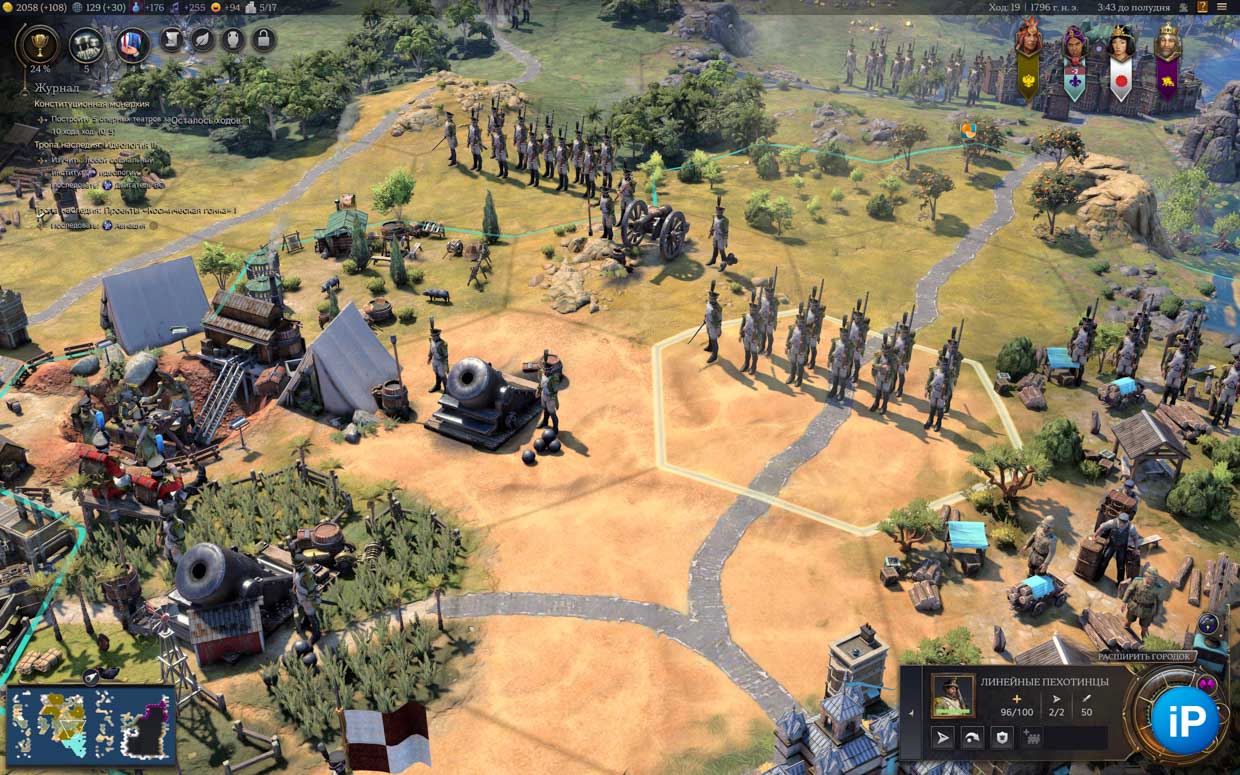Collapse the unit panel with left arrow
1240x775 pixels.
(x=910, y=713)
